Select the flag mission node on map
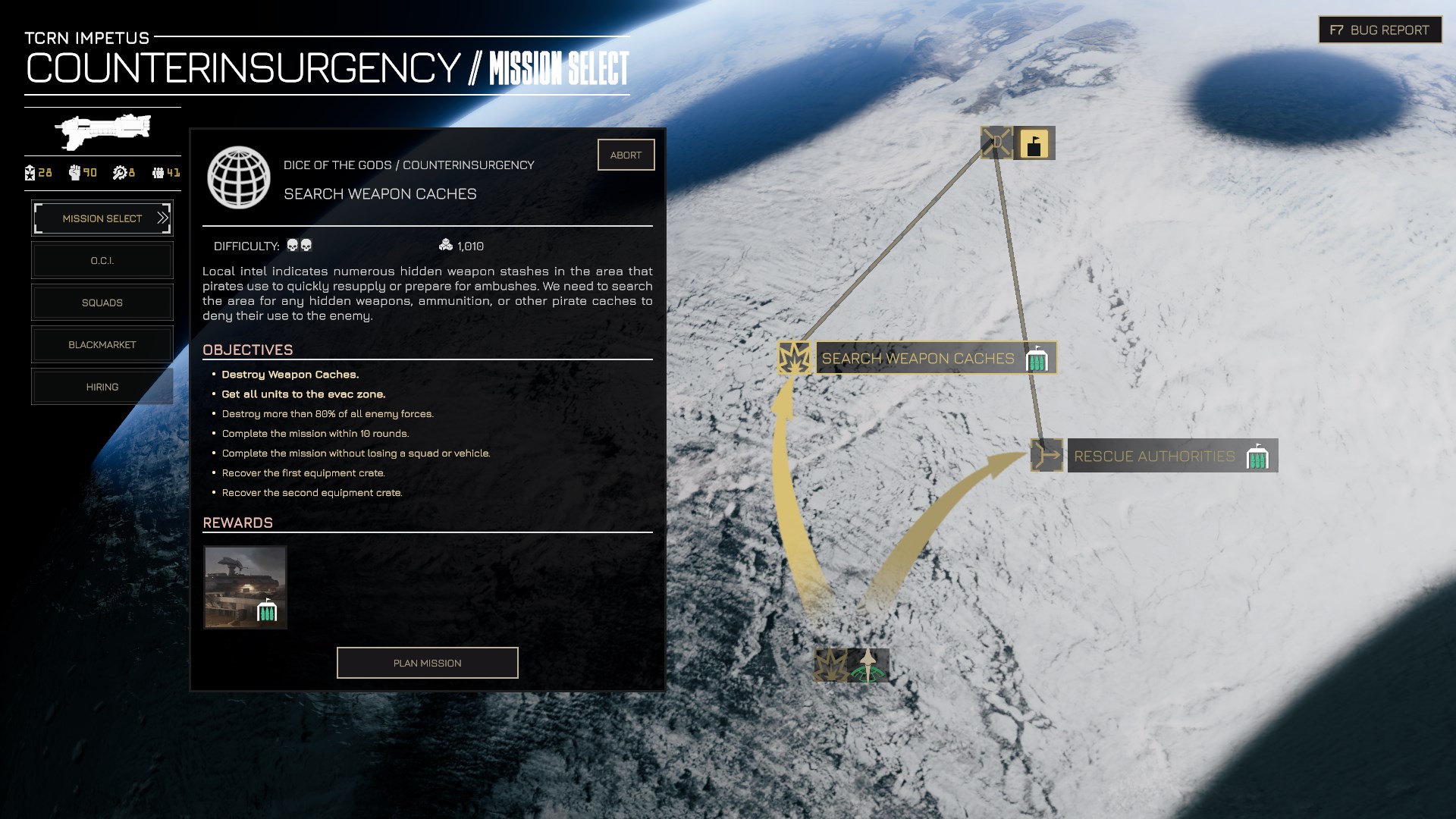 (x=1034, y=143)
